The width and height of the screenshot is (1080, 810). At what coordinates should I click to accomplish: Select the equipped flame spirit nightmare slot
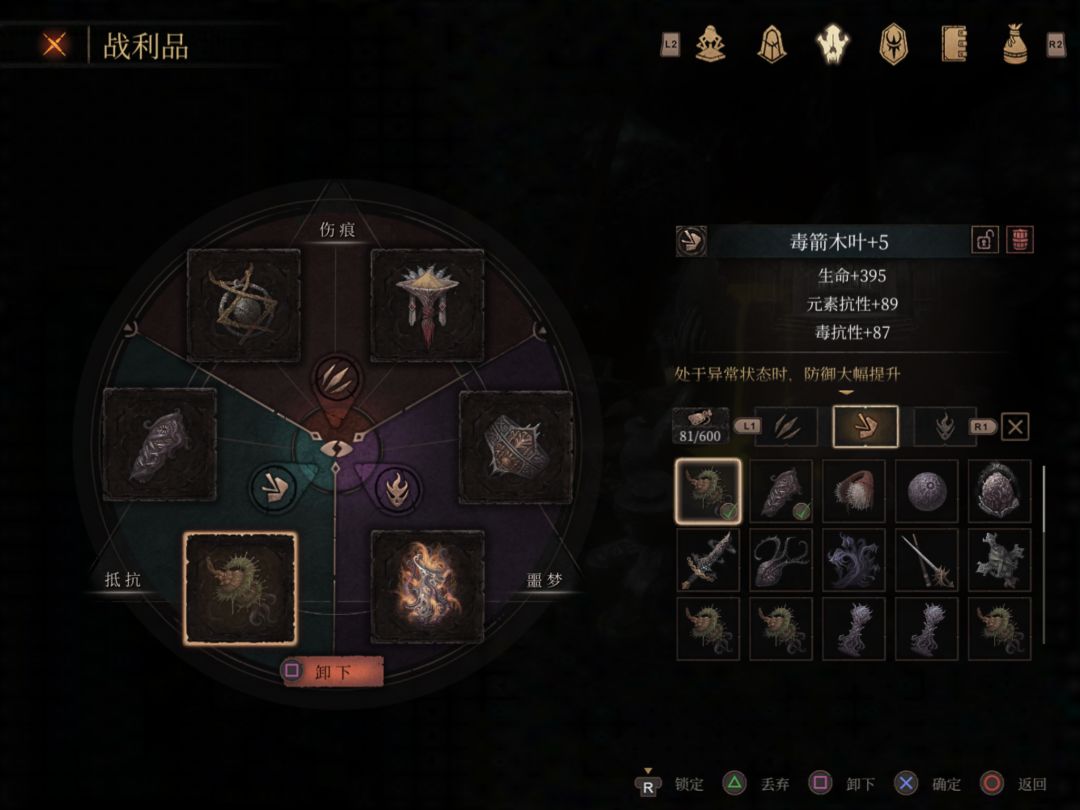[428, 586]
